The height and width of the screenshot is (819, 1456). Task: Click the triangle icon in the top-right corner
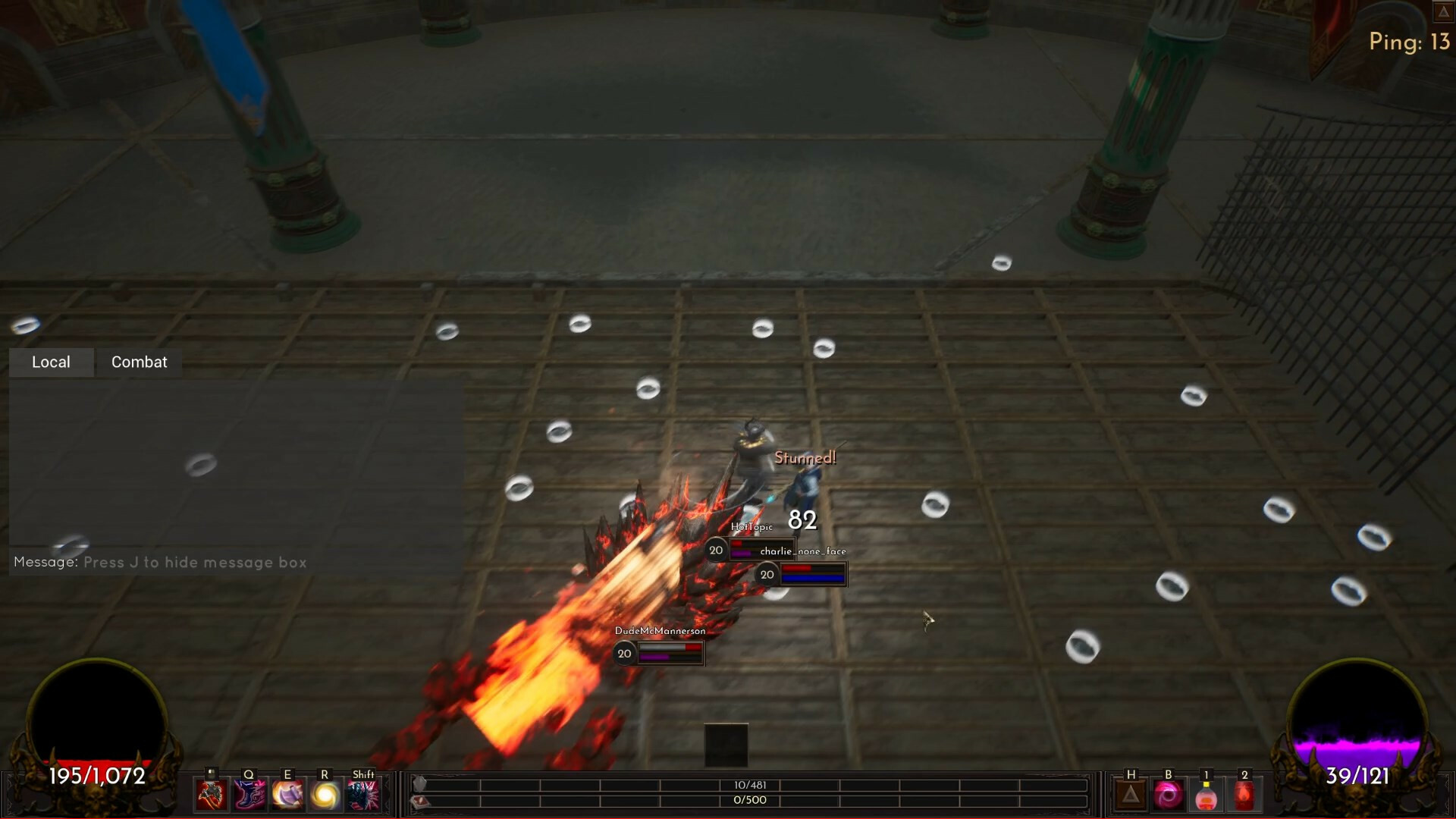[1444, 12]
